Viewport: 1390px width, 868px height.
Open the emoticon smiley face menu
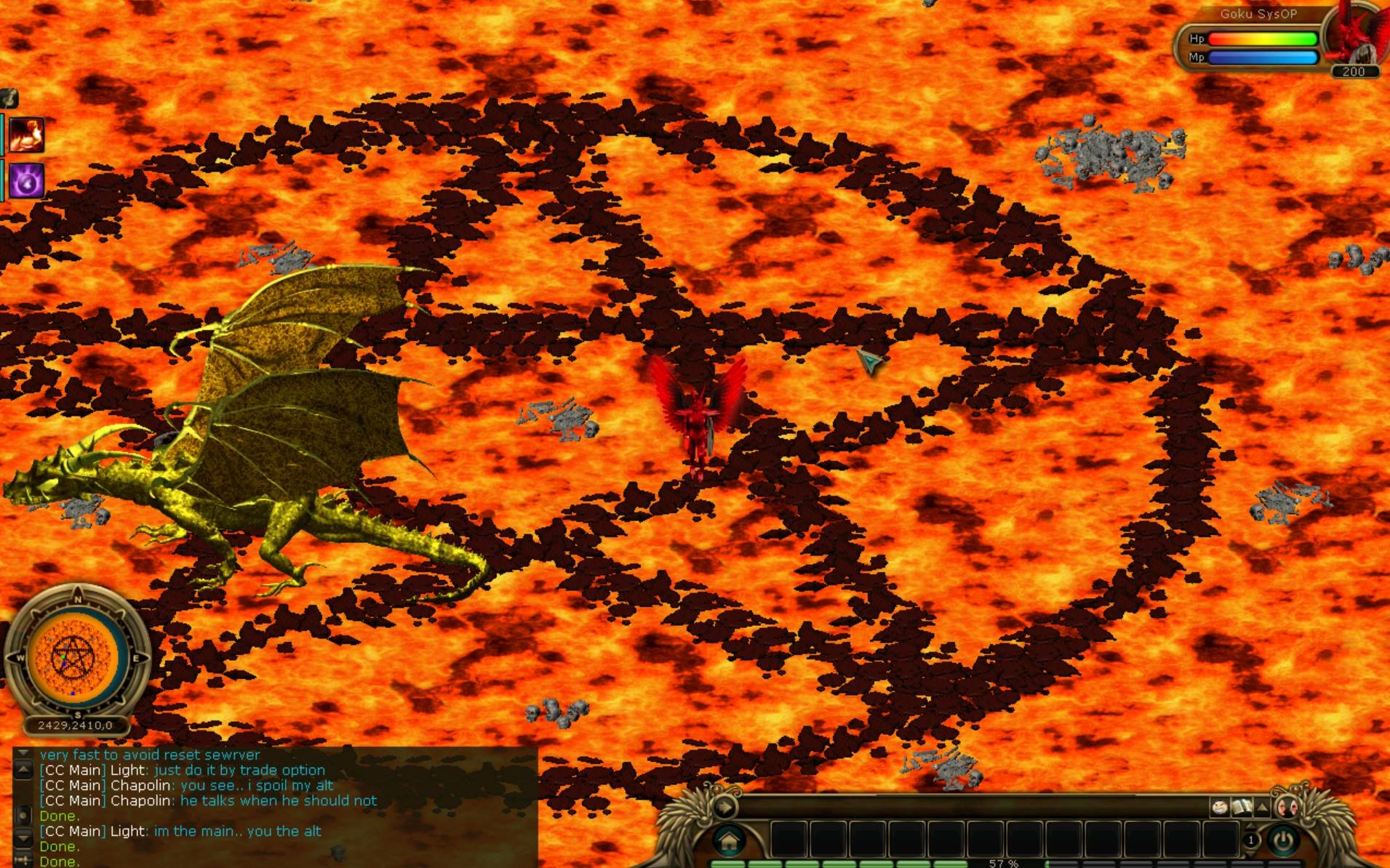click(x=1220, y=807)
